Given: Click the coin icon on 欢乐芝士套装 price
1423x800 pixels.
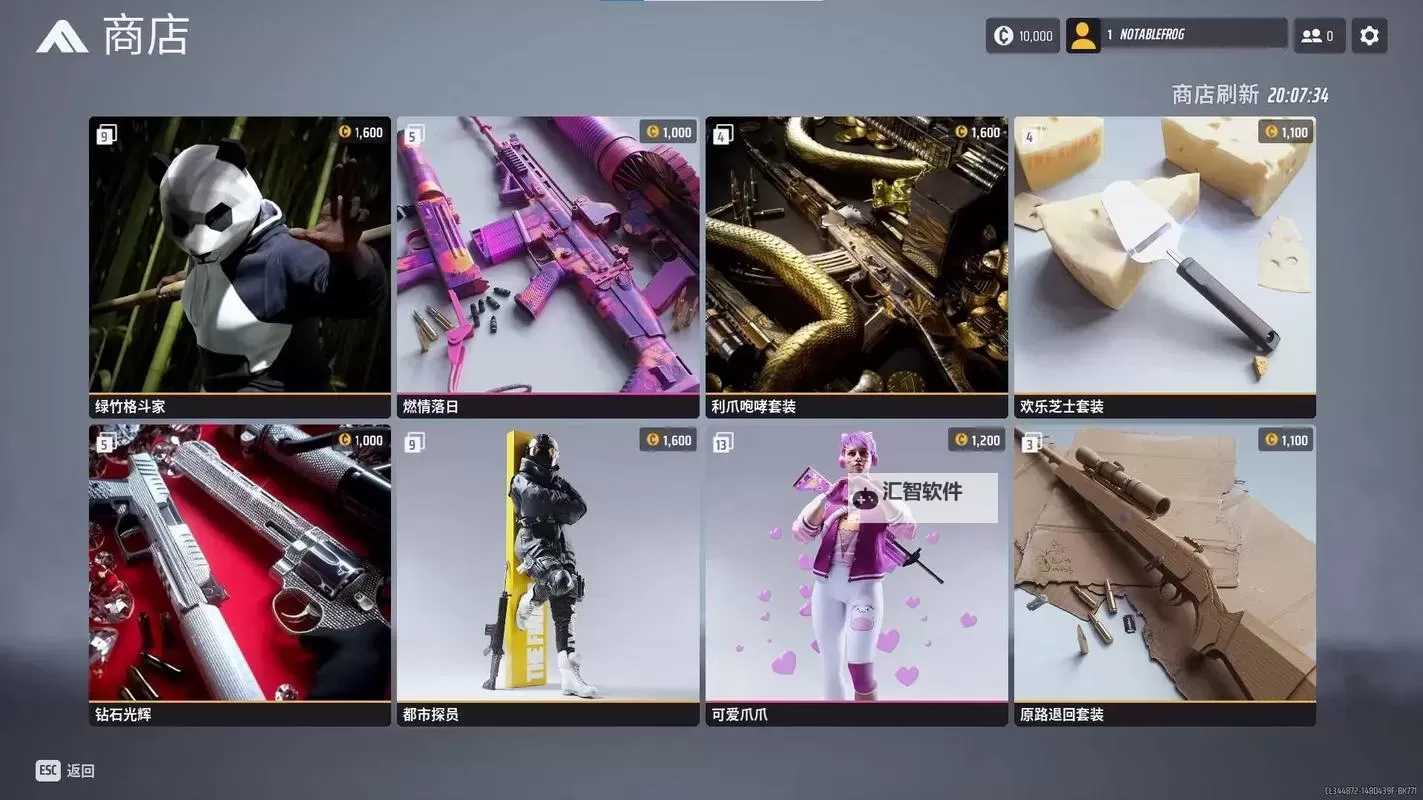Looking at the screenshot, I should tap(1270, 130).
